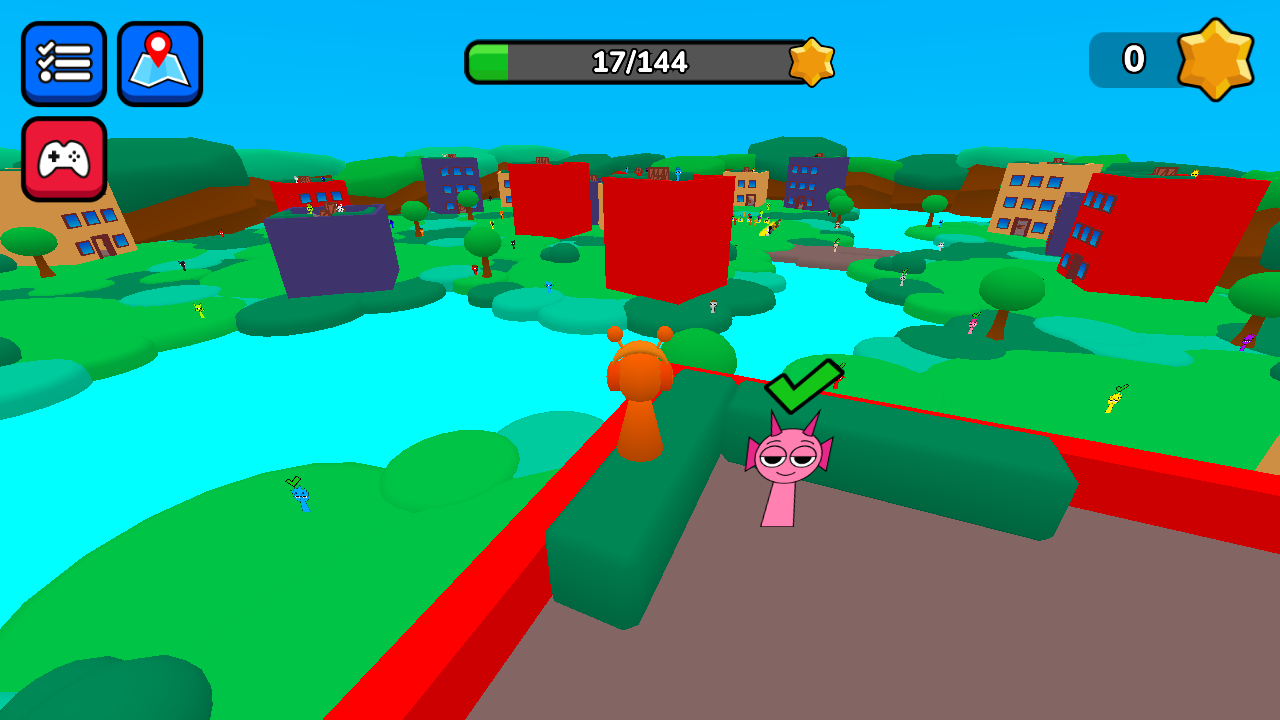This screenshot has height=720, width=1280.
Task: Click the 17/144 progress bar
Action: [648, 62]
